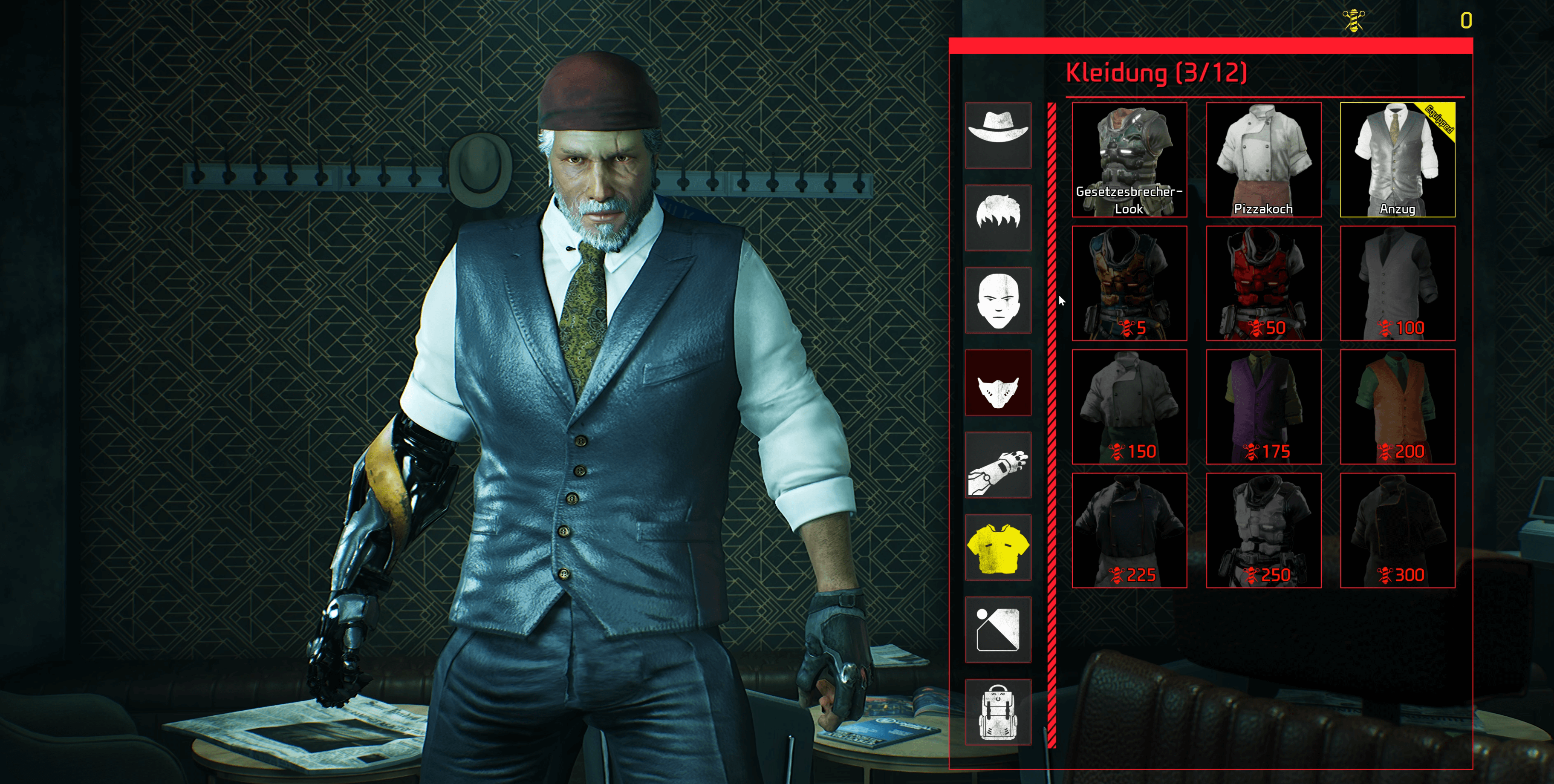Switch to the backpack category

[x=998, y=712]
